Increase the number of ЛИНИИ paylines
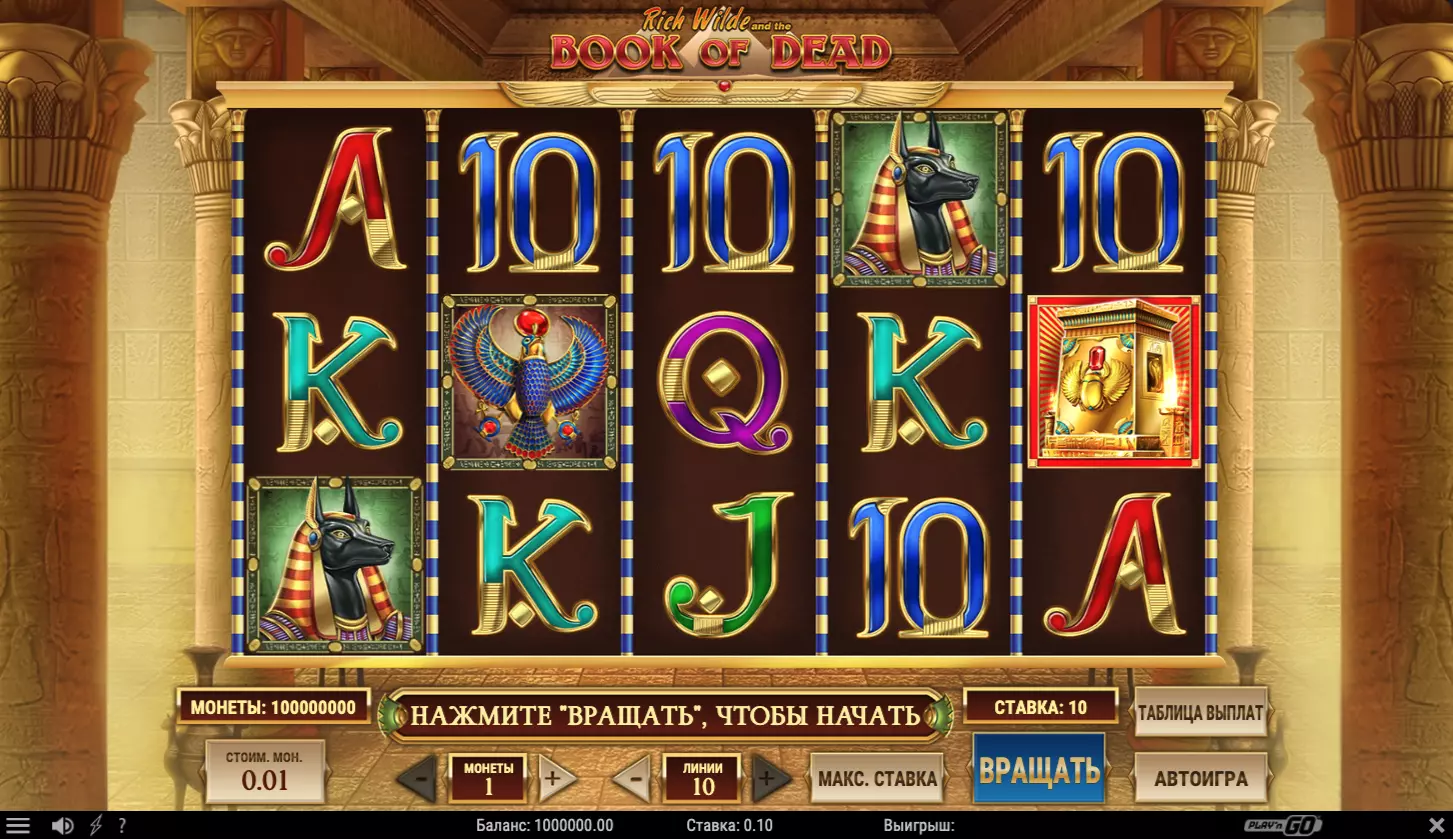The image size is (1453, 839). click(x=771, y=778)
